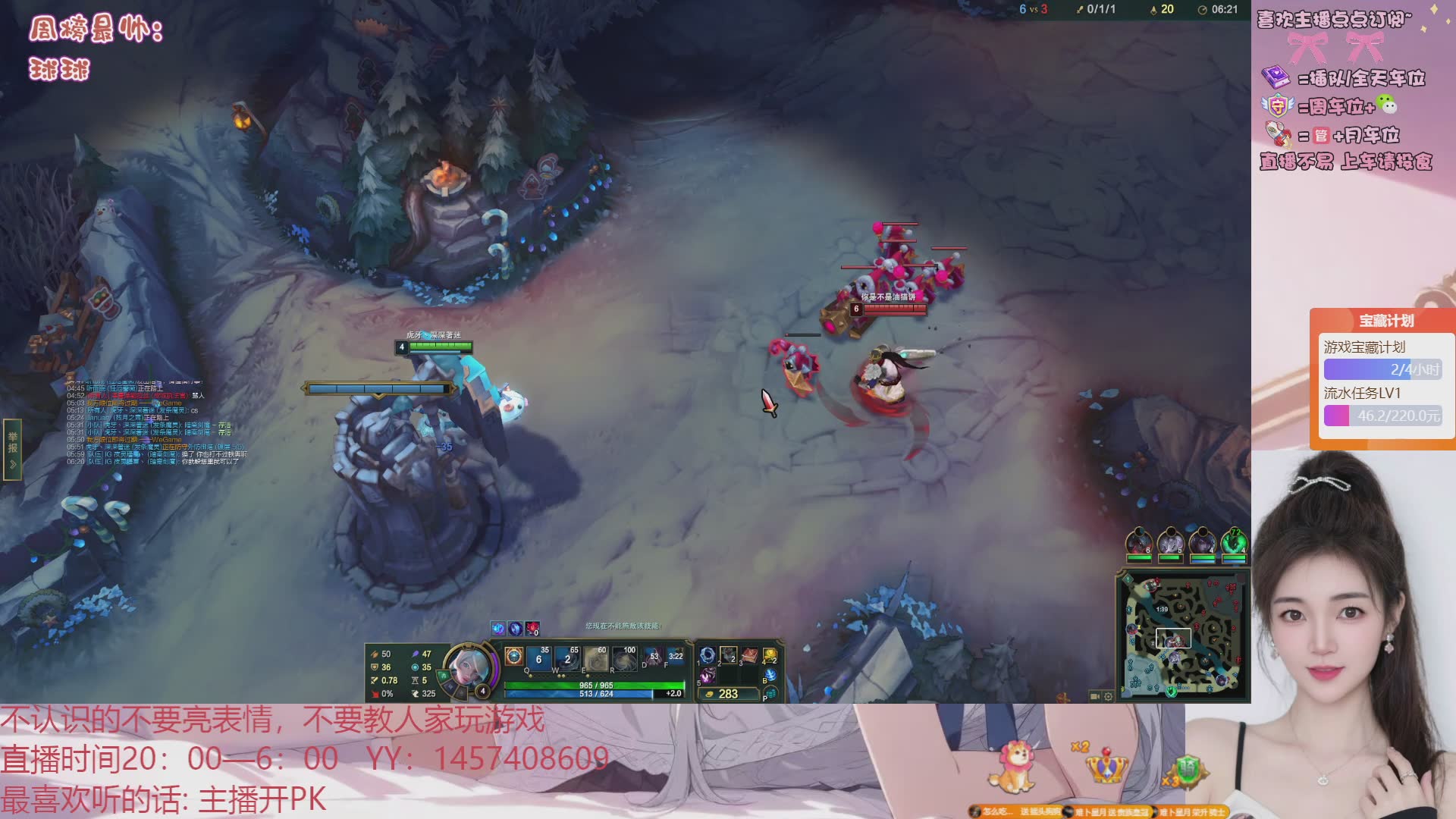Image resolution: width=1456 pixels, height=819 pixels.
Task: Use the E ability icon
Action: coord(596,658)
